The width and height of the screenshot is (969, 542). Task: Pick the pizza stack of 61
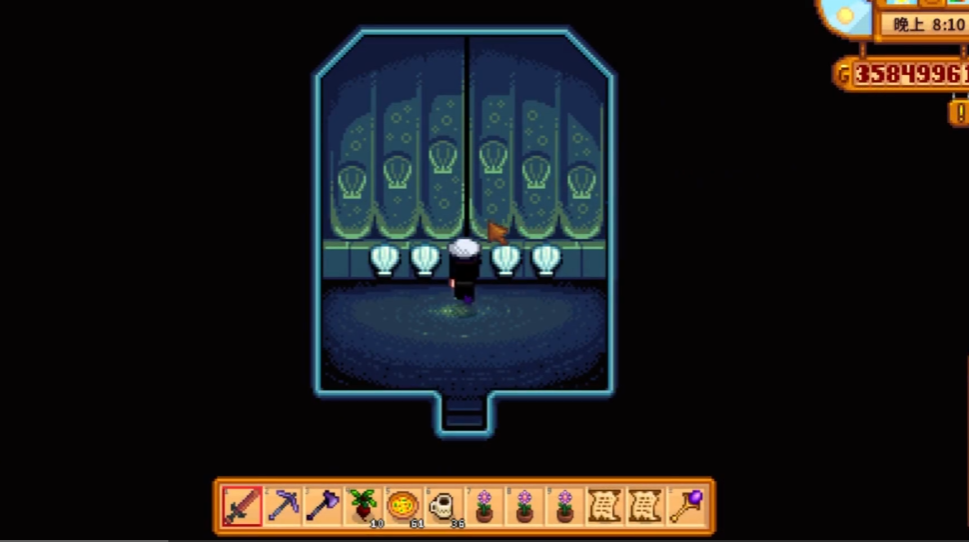pyautogui.click(x=403, y=506)
